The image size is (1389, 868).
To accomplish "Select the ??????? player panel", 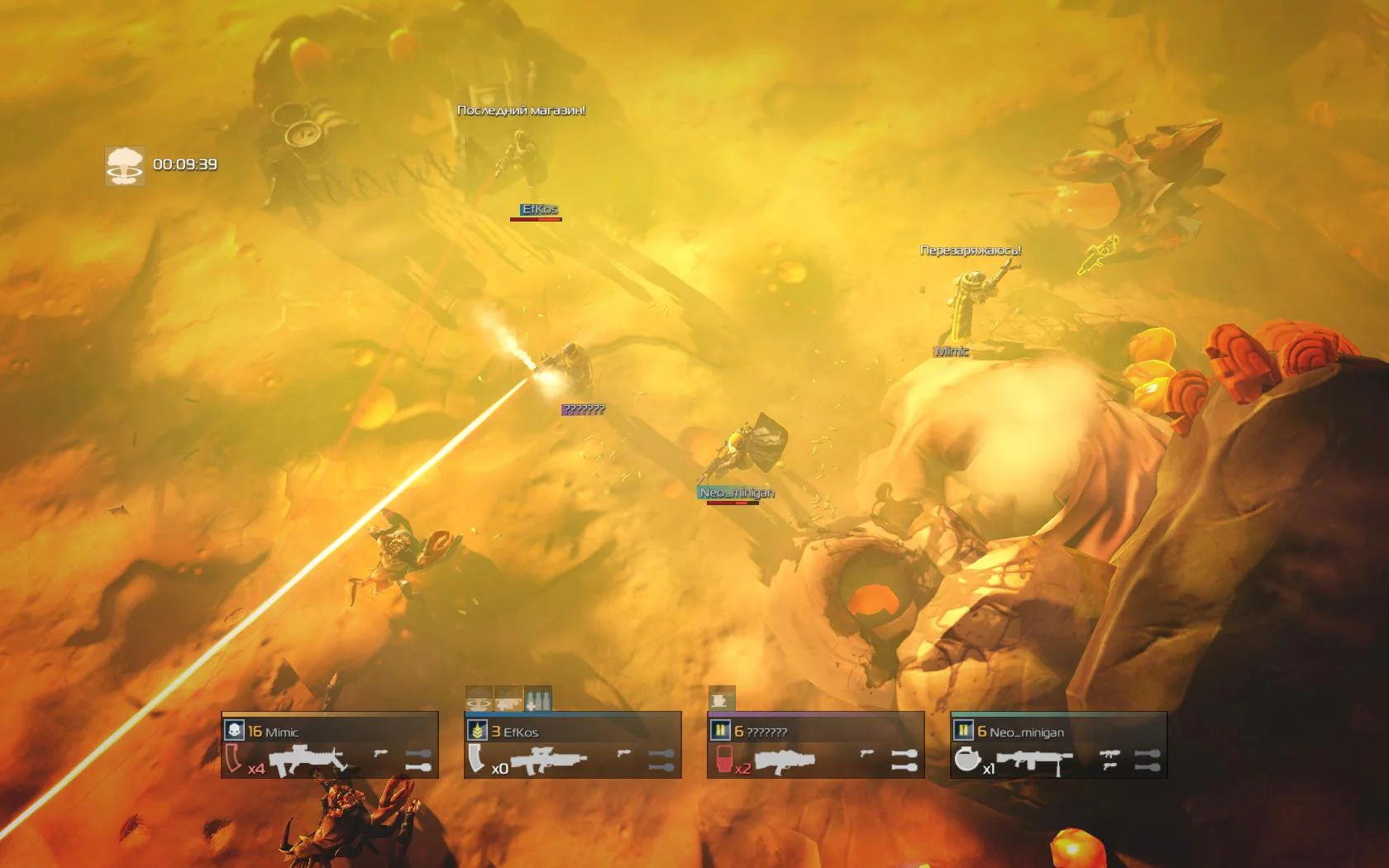I will coord(815,746).
